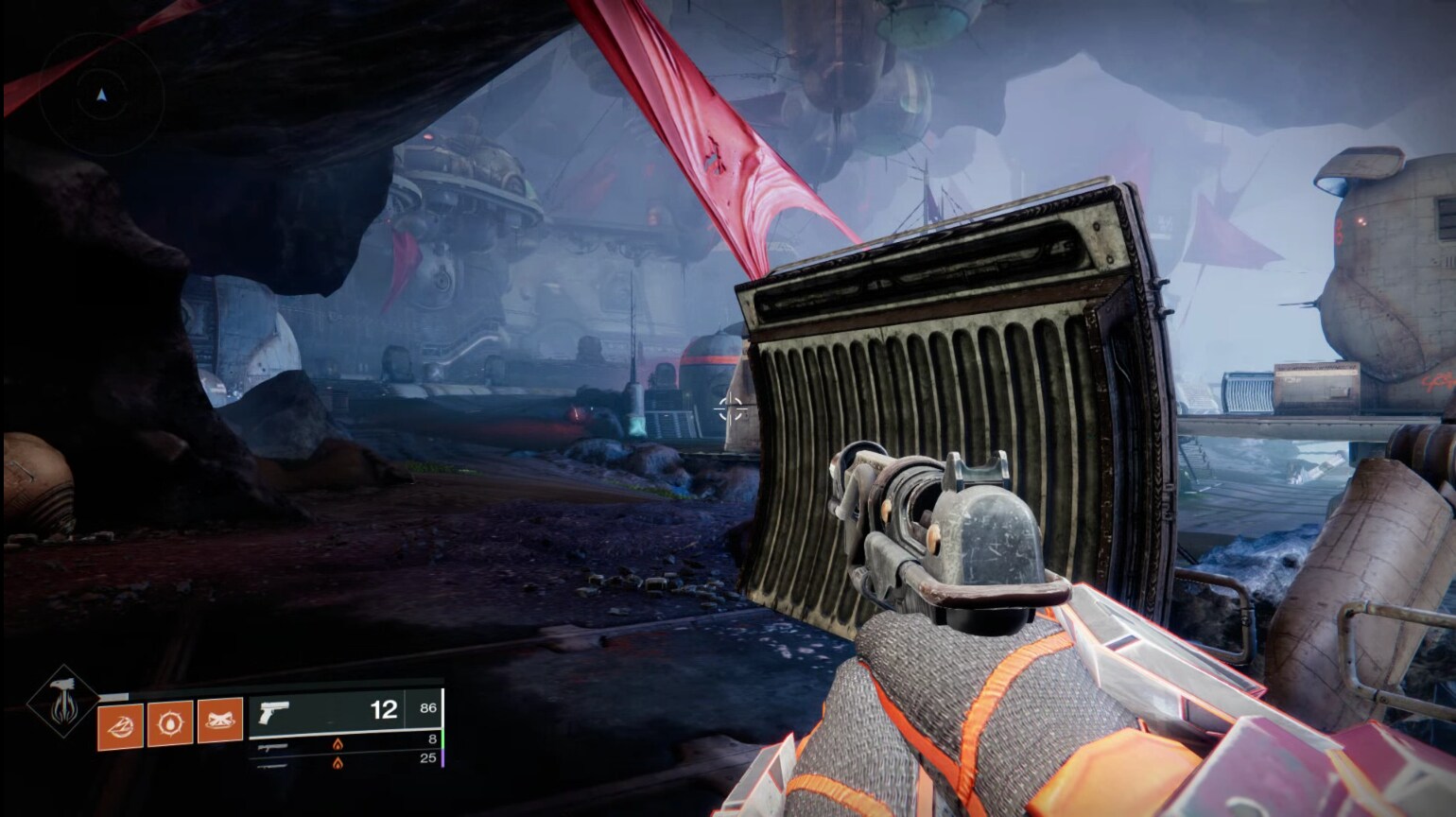Select the melee ability icon
The width and height of the screenshot is (1456, 817).
click(219, 721)
